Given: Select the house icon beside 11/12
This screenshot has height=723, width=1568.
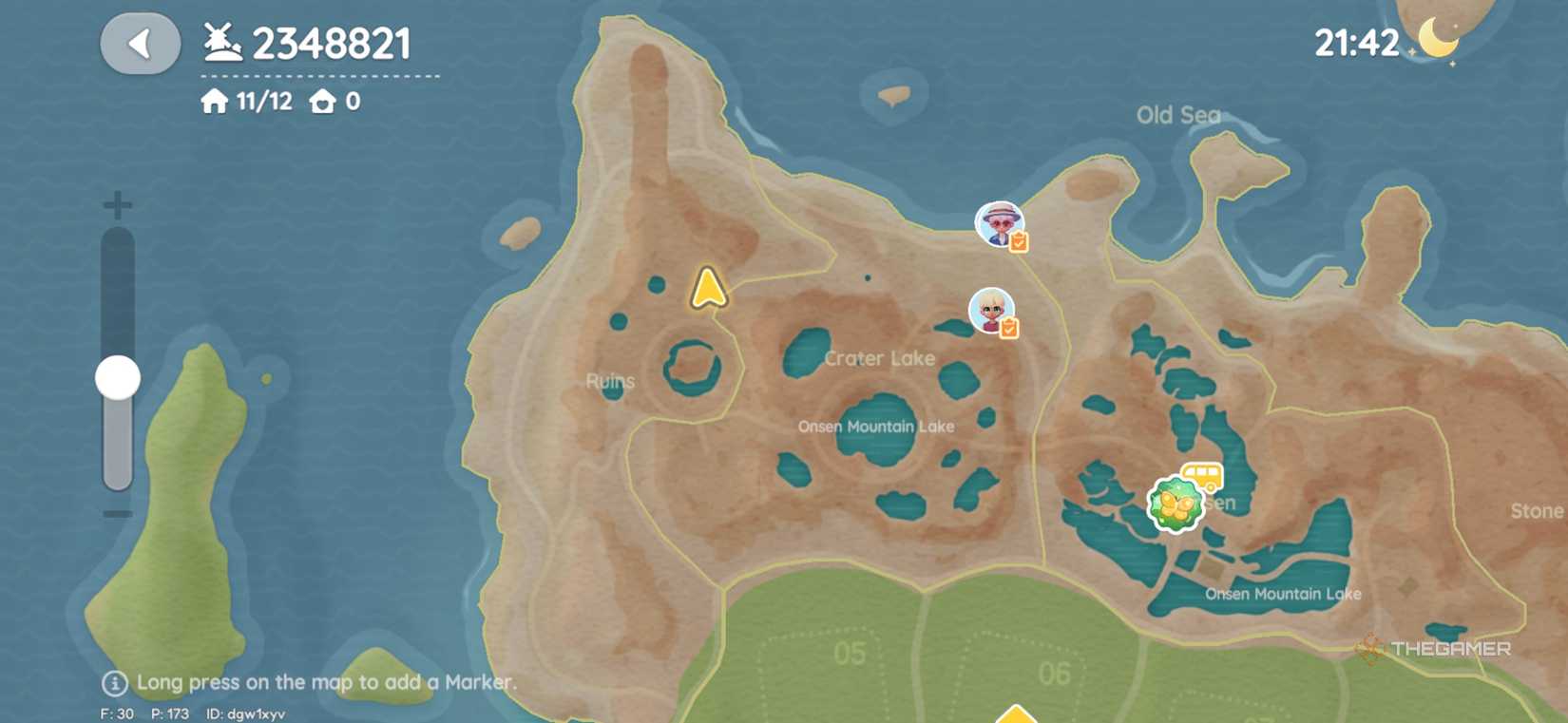Looking at the screenshot, I should click(x=216, y=100).
